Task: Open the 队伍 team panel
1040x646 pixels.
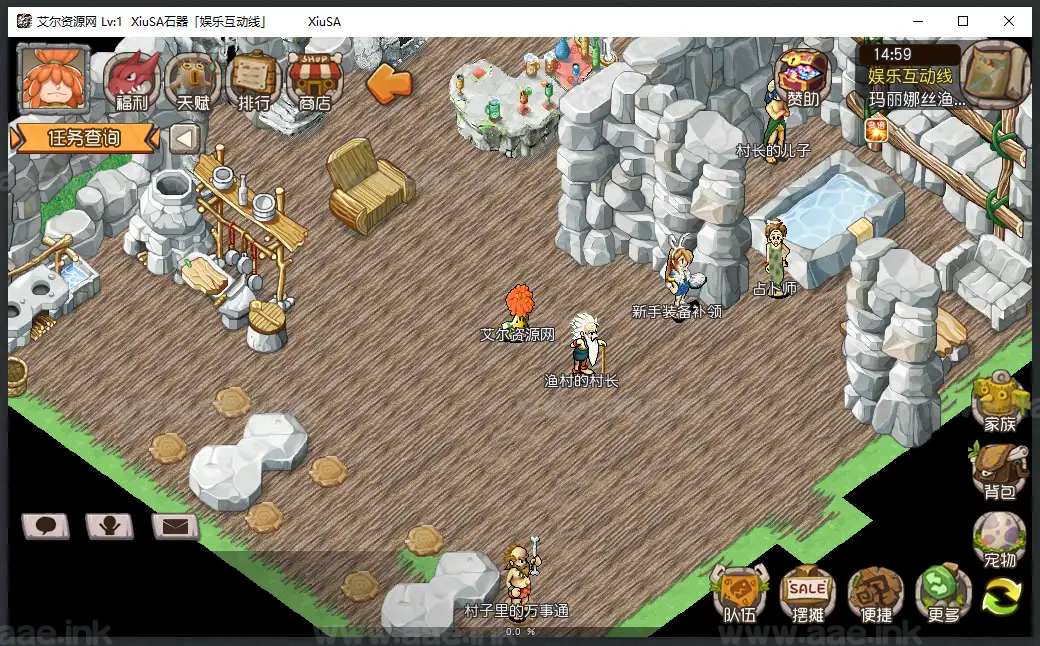Action: click(740, 595)
